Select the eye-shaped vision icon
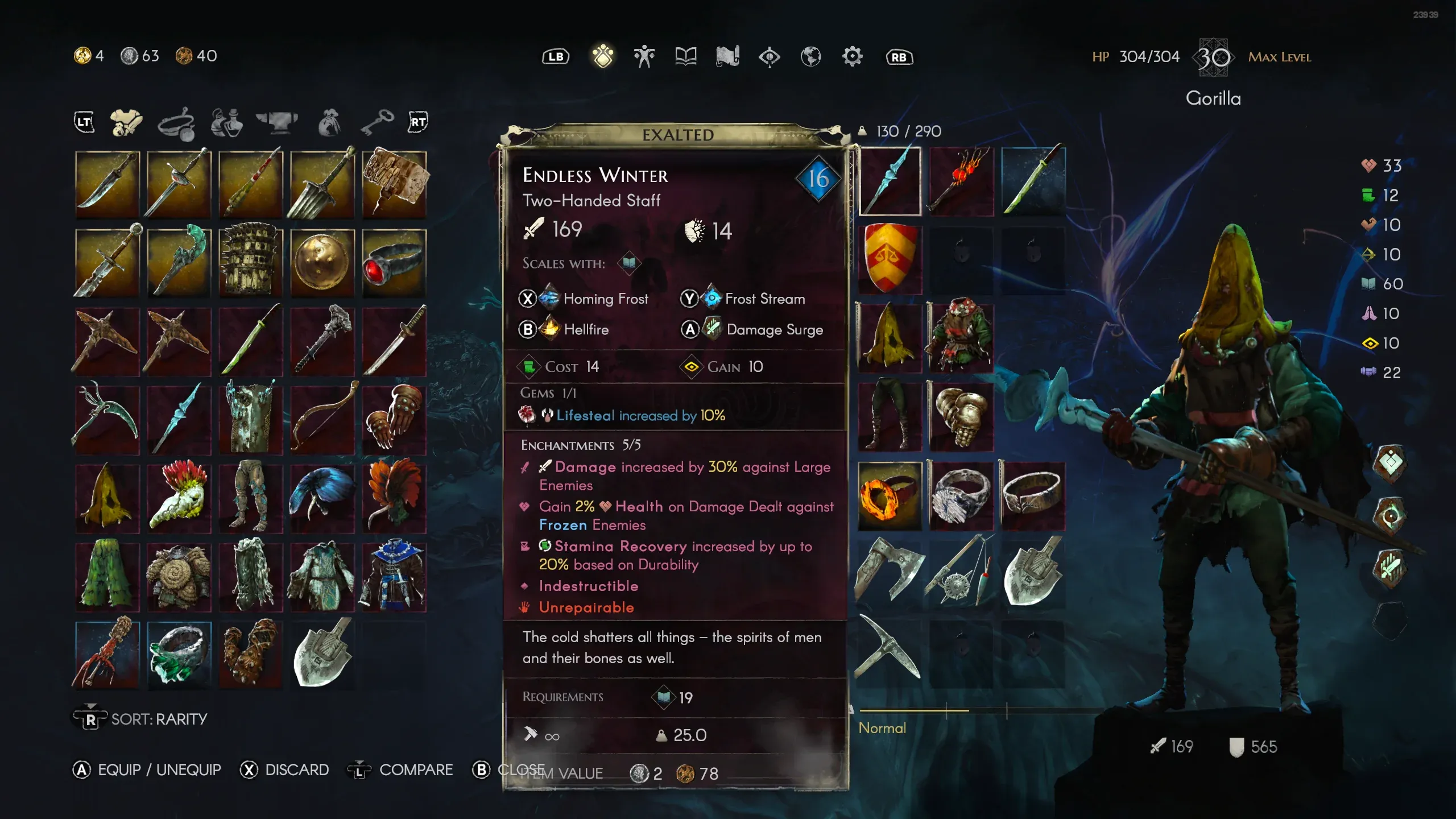The image size is (1456, 819). (769, 56)
